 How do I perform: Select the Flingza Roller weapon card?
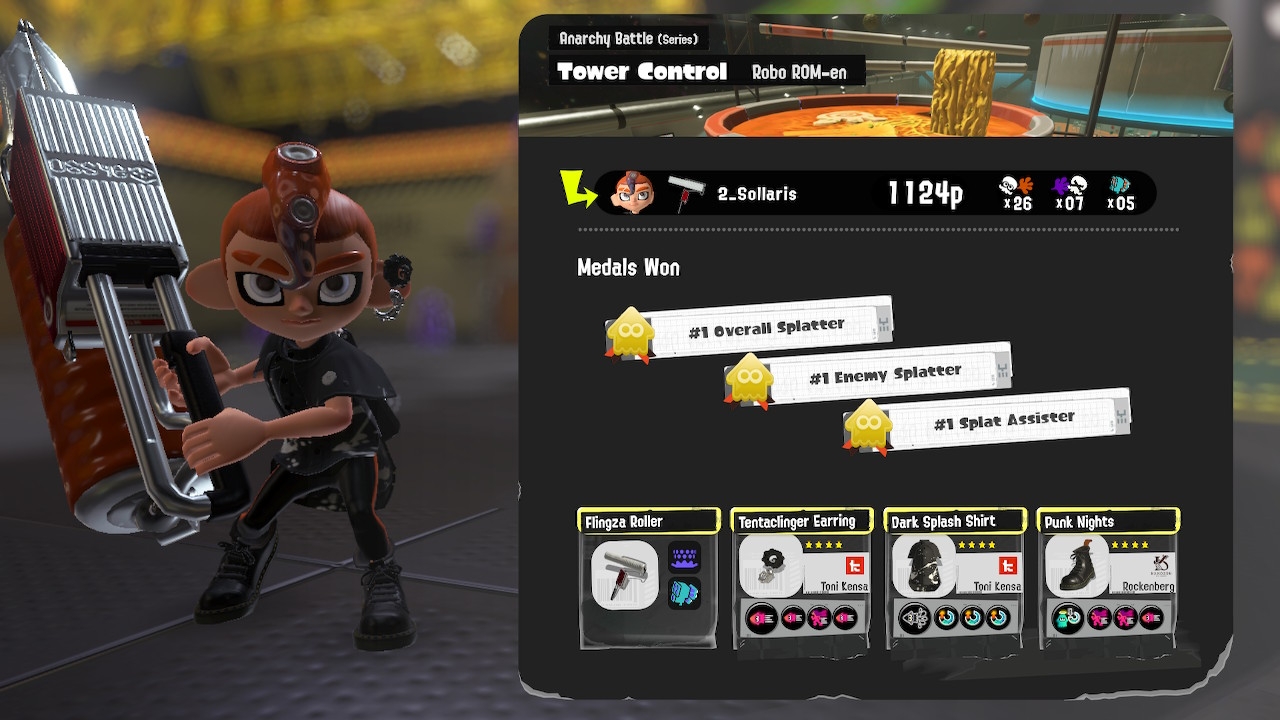(649, 576)
